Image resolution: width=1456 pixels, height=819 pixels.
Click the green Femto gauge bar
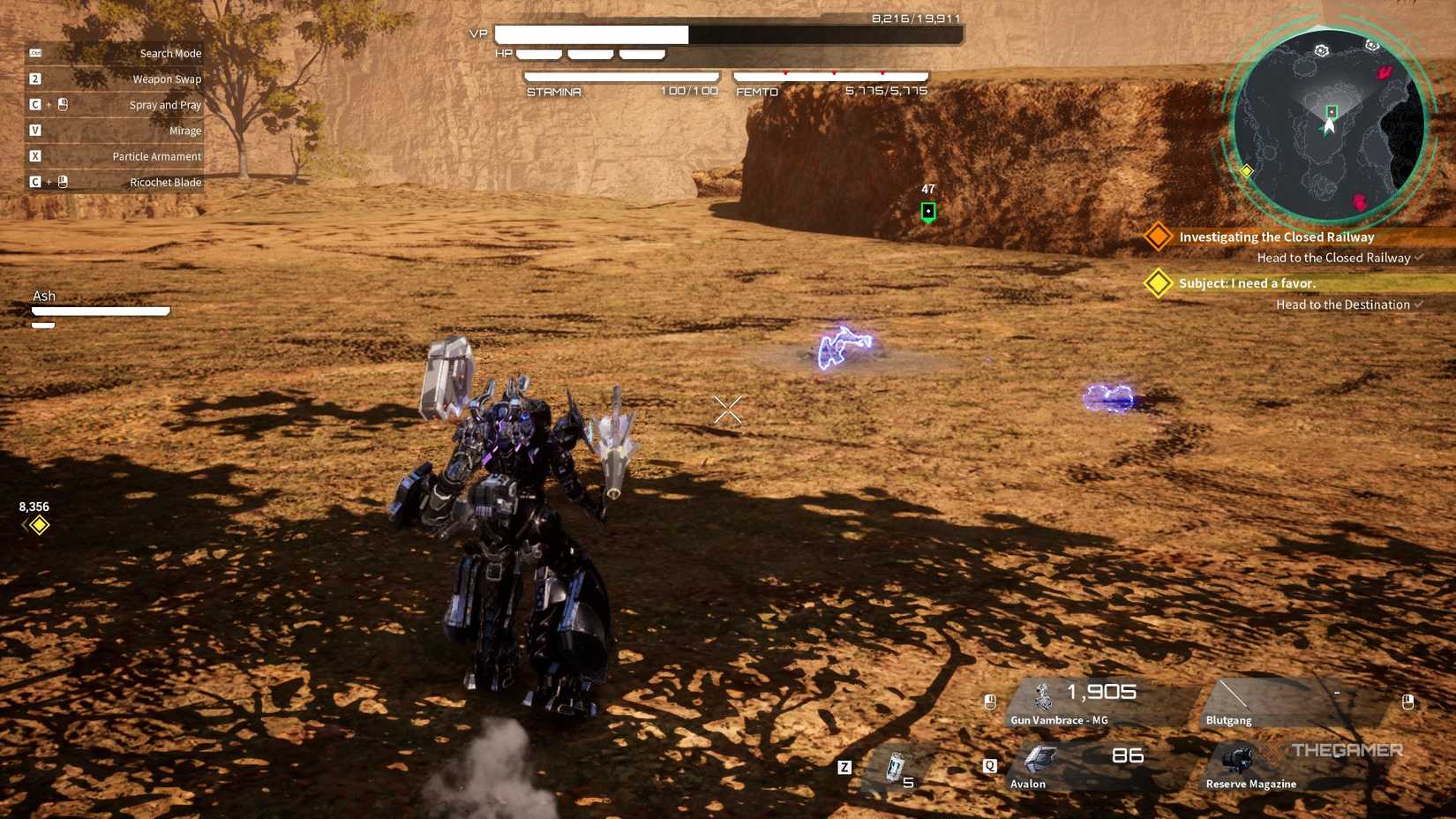(829, 75)
